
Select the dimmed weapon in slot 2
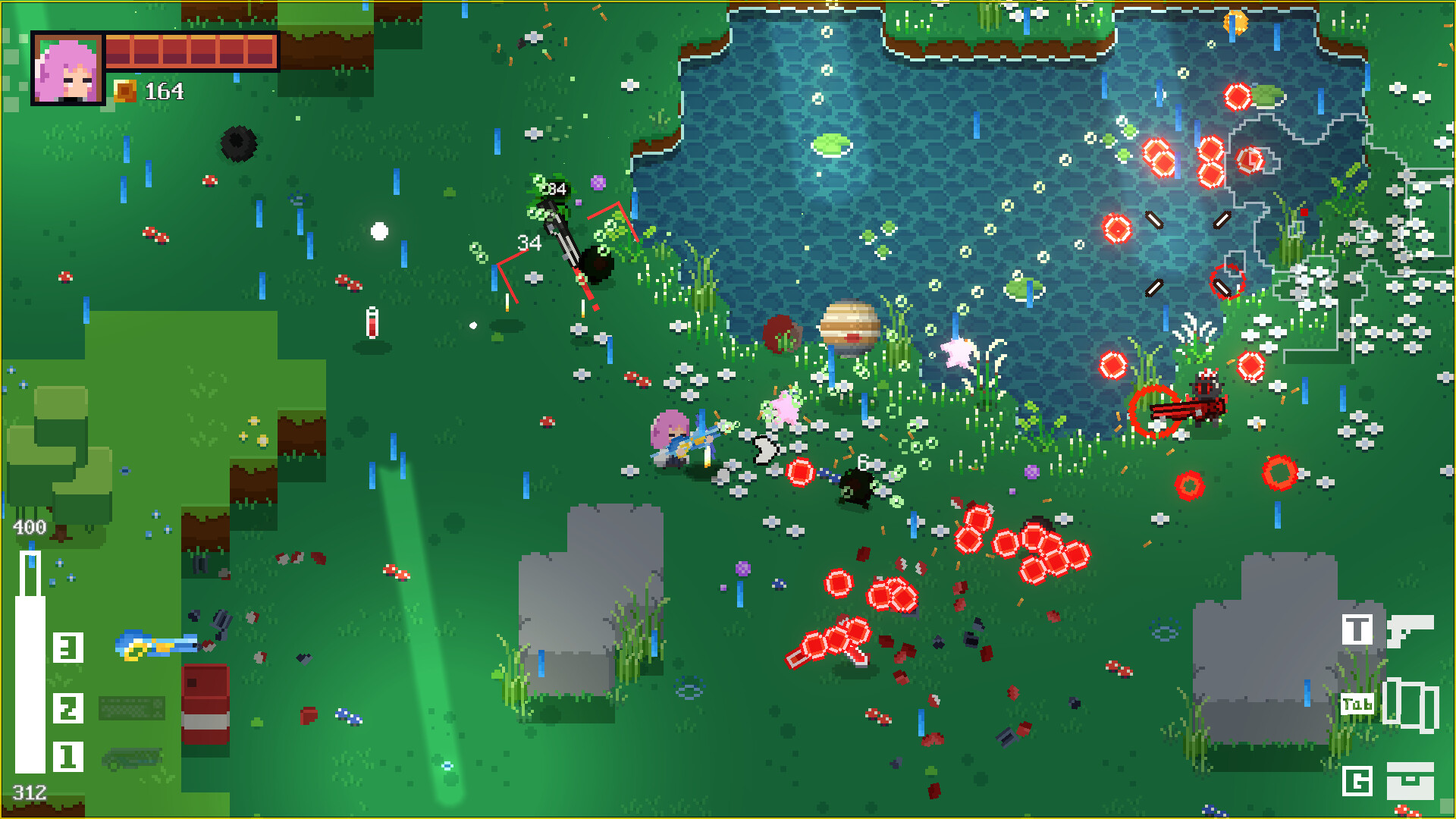click(x=131, y=708)
